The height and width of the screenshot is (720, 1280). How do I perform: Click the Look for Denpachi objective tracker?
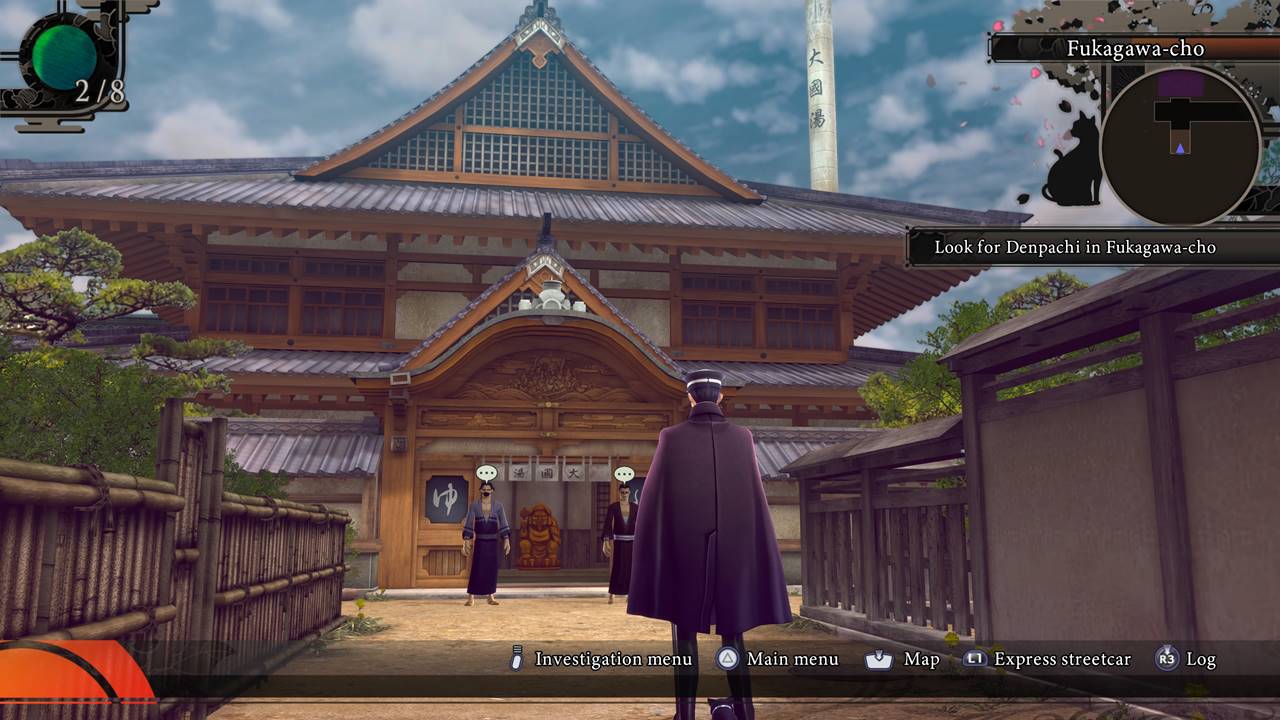coord(1074,247)
